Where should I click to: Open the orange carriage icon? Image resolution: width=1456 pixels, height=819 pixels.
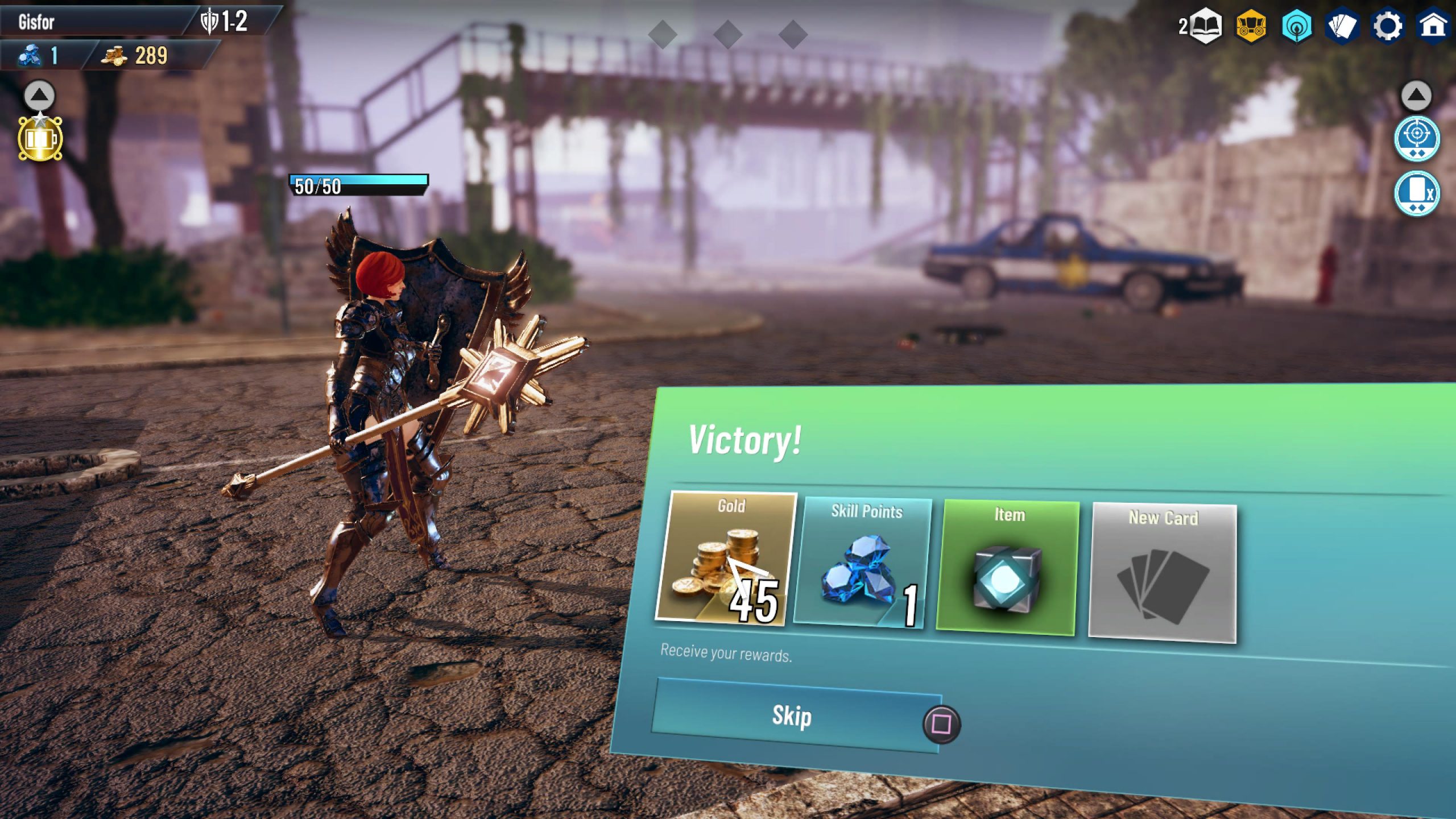[x=1251, y=26]
